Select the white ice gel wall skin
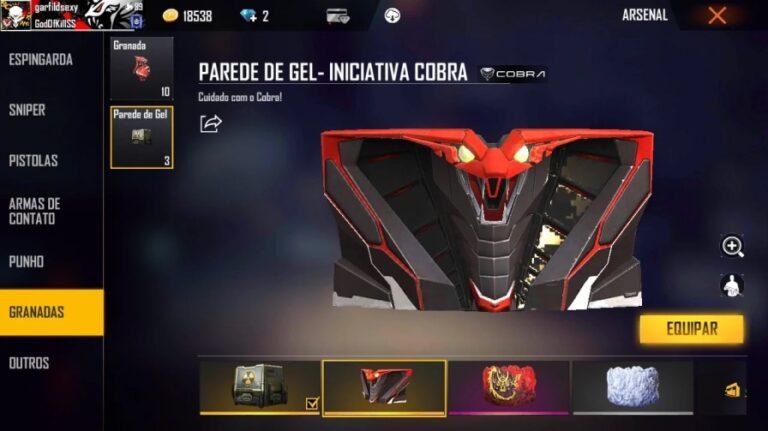Viewport: 768px width, 431px height. (x=632, y=387)
